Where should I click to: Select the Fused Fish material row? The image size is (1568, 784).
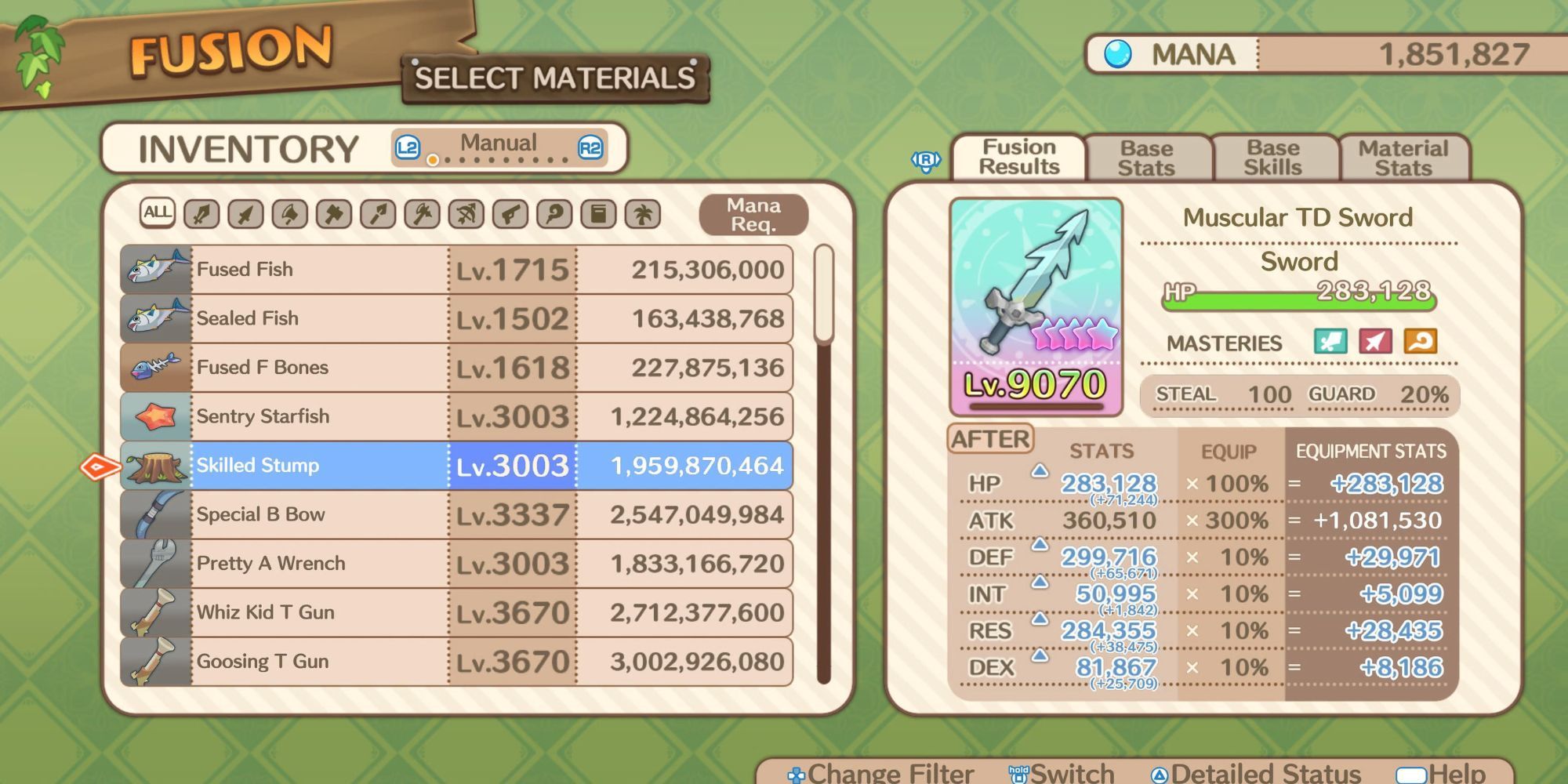click(456, 270)
